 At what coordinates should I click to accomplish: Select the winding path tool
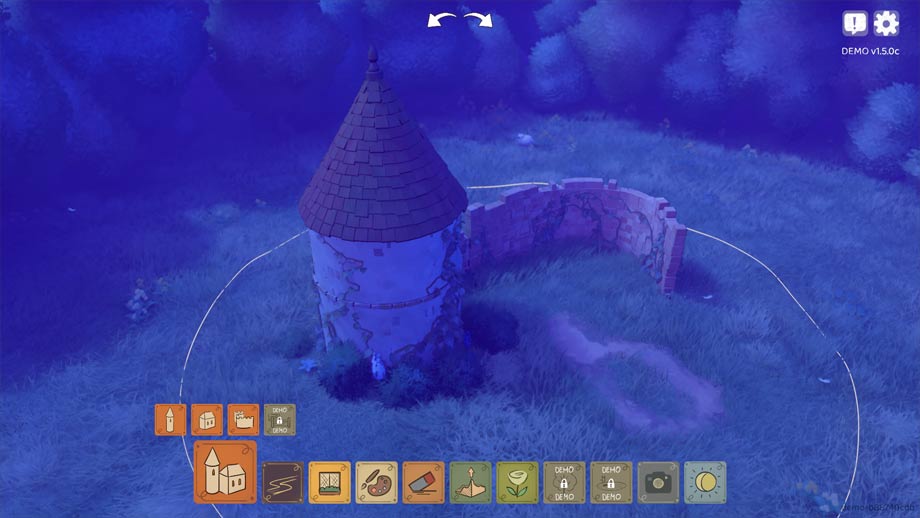coord(283,482)
